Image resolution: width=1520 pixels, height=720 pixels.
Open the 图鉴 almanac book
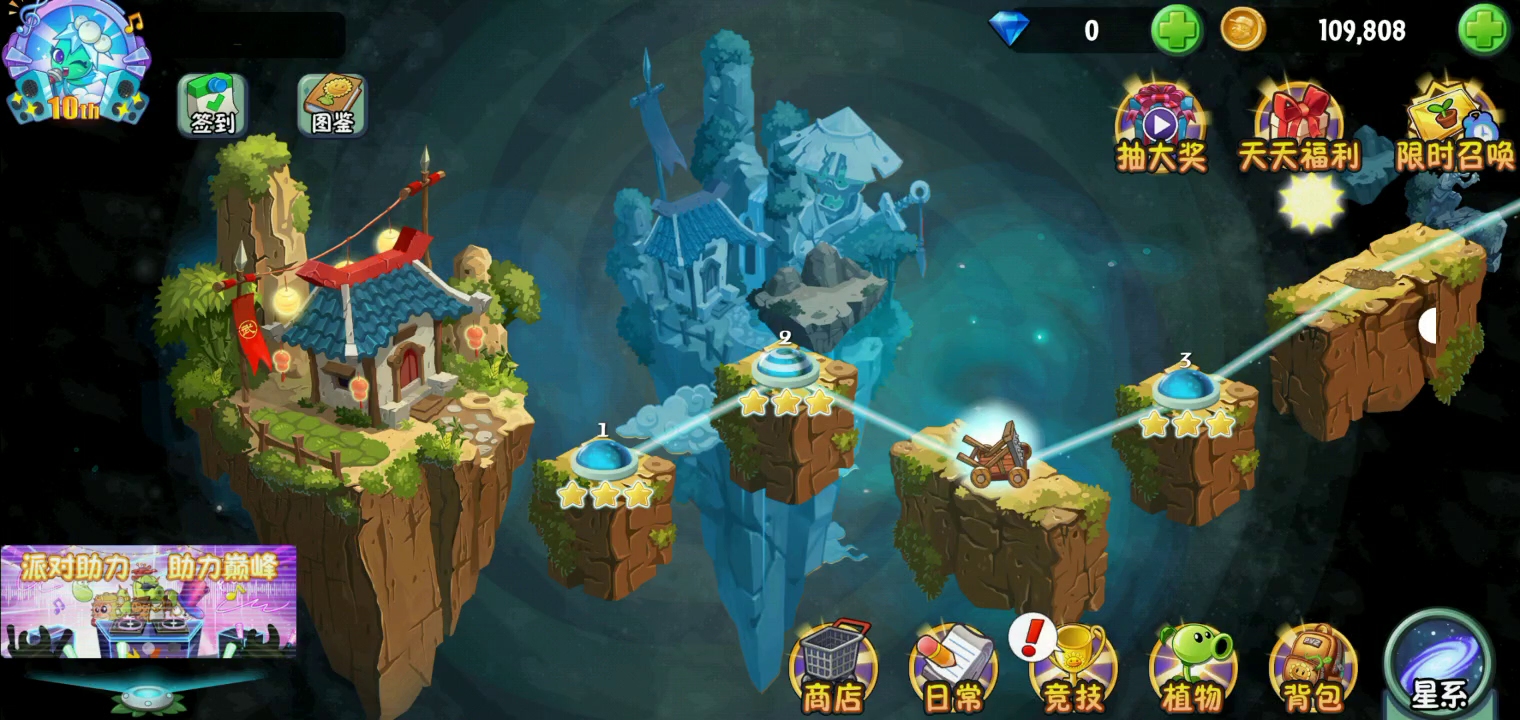(332, 104)
